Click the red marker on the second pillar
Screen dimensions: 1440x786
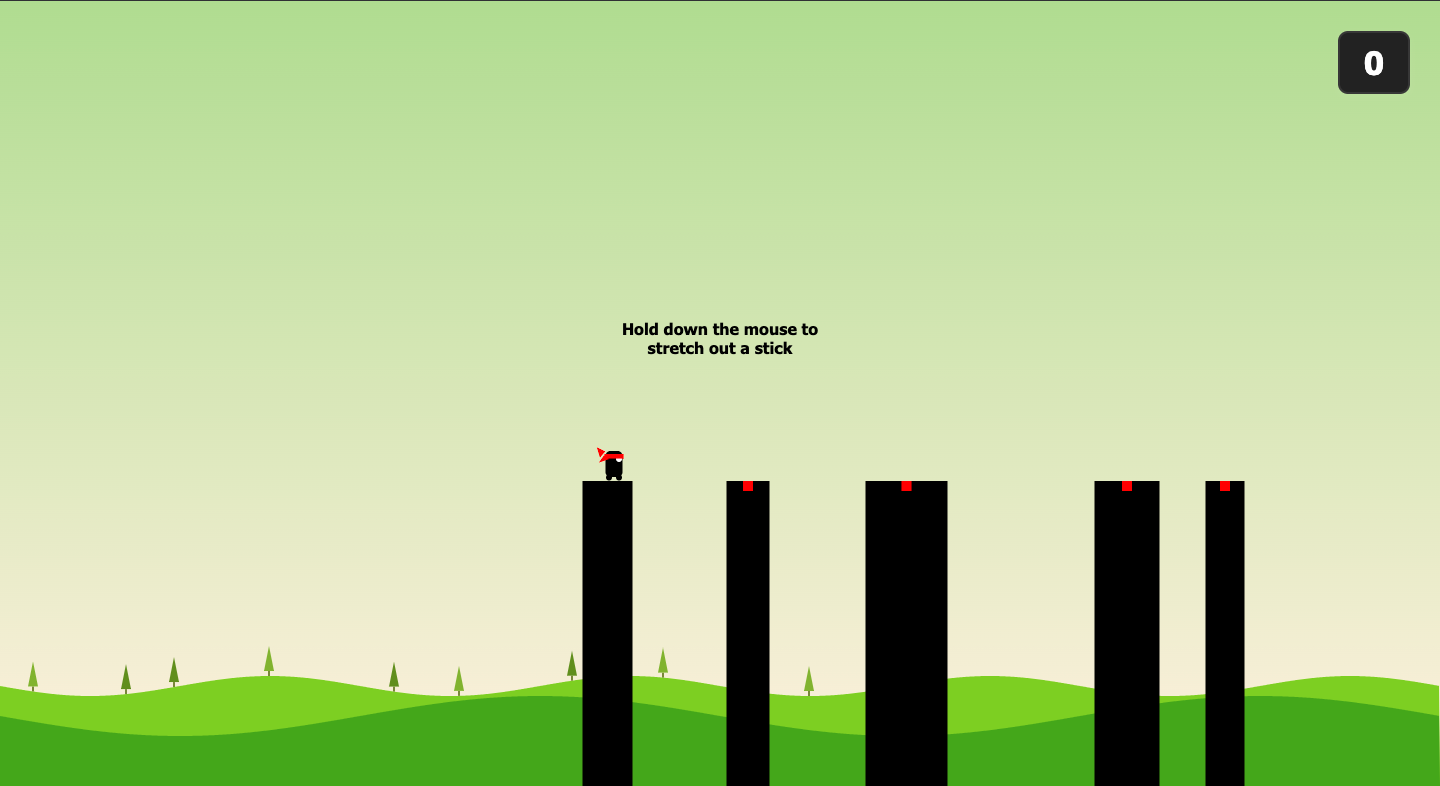[749, 487]
